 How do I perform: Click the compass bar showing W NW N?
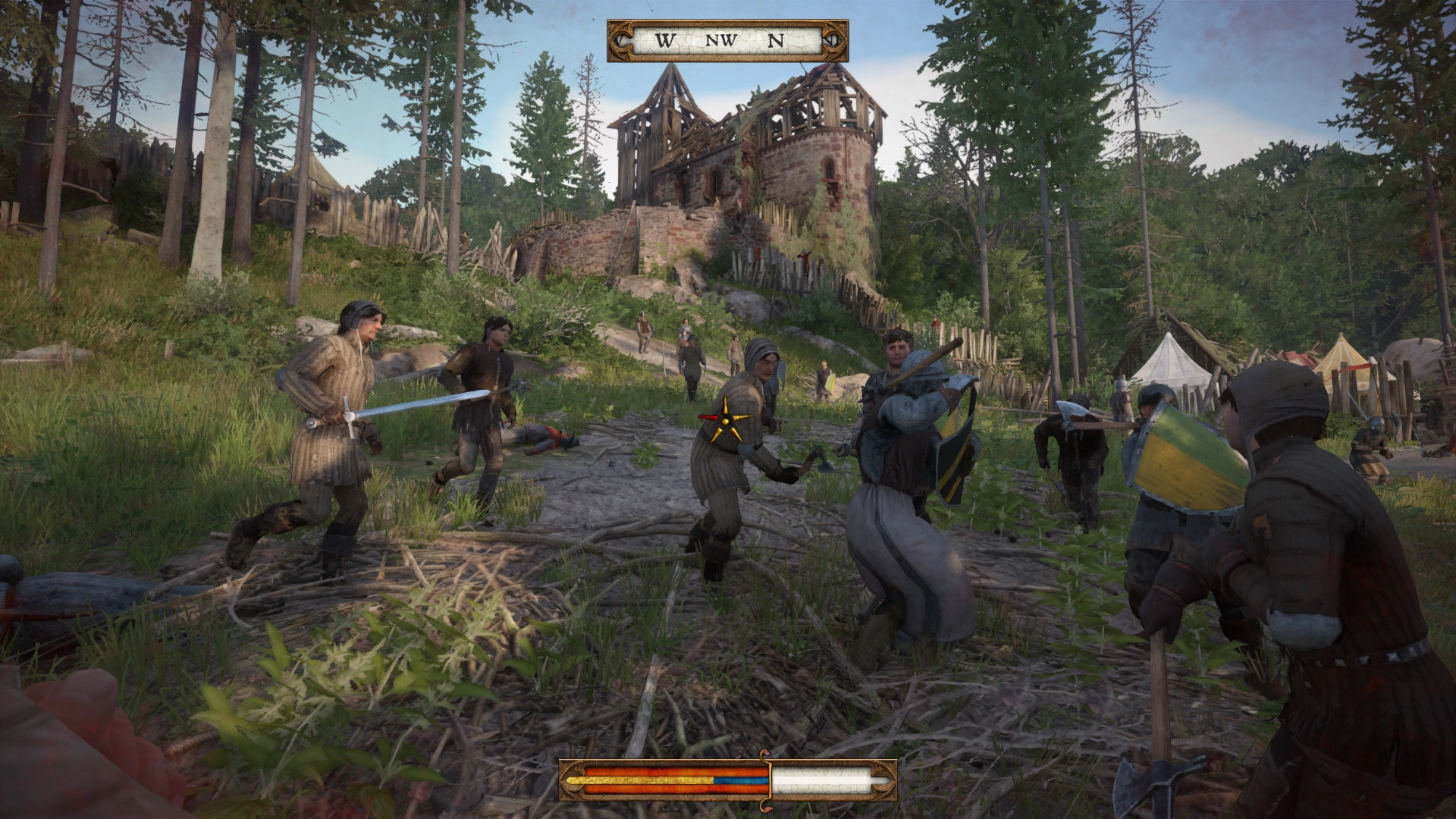coord(727,41)
